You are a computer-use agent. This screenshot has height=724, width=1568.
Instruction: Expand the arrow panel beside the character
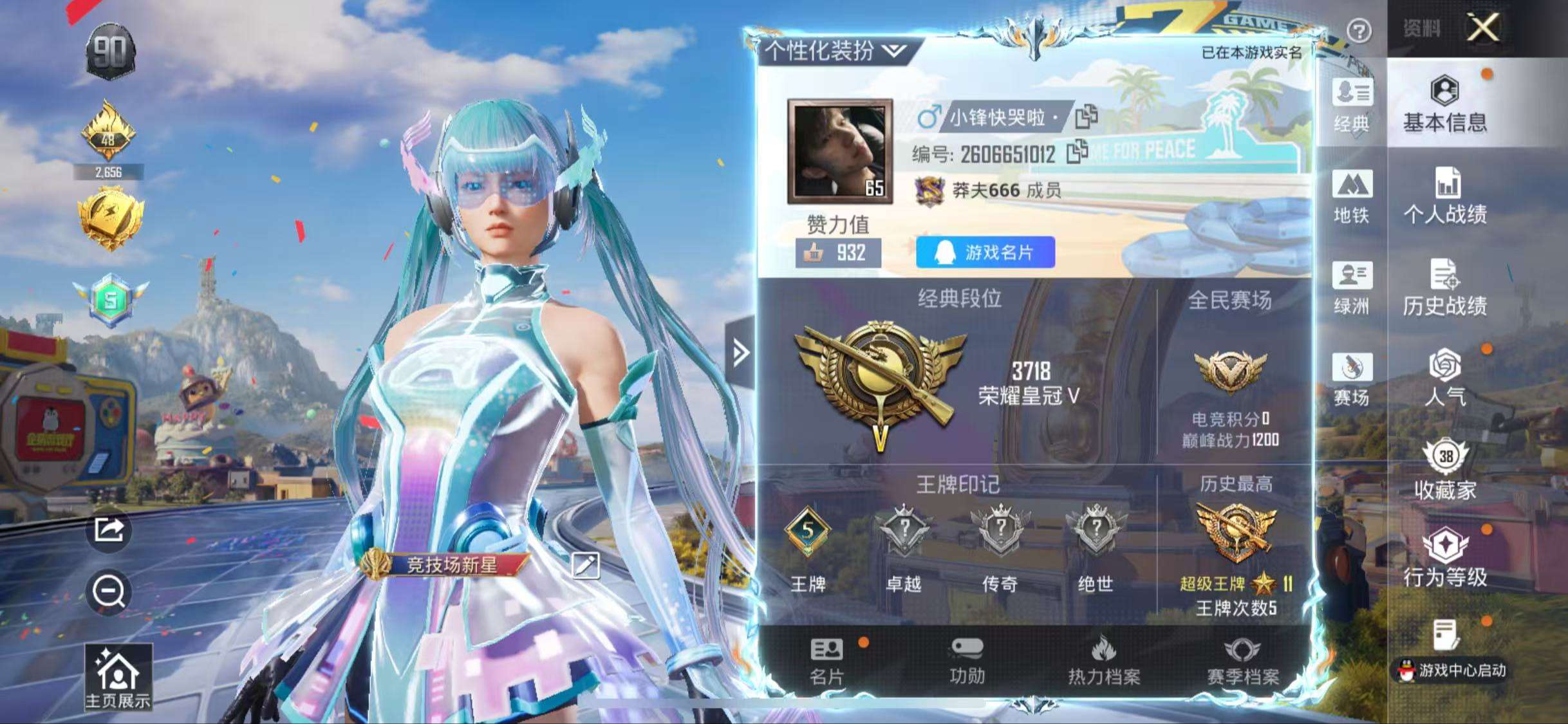tap(742, 353)
